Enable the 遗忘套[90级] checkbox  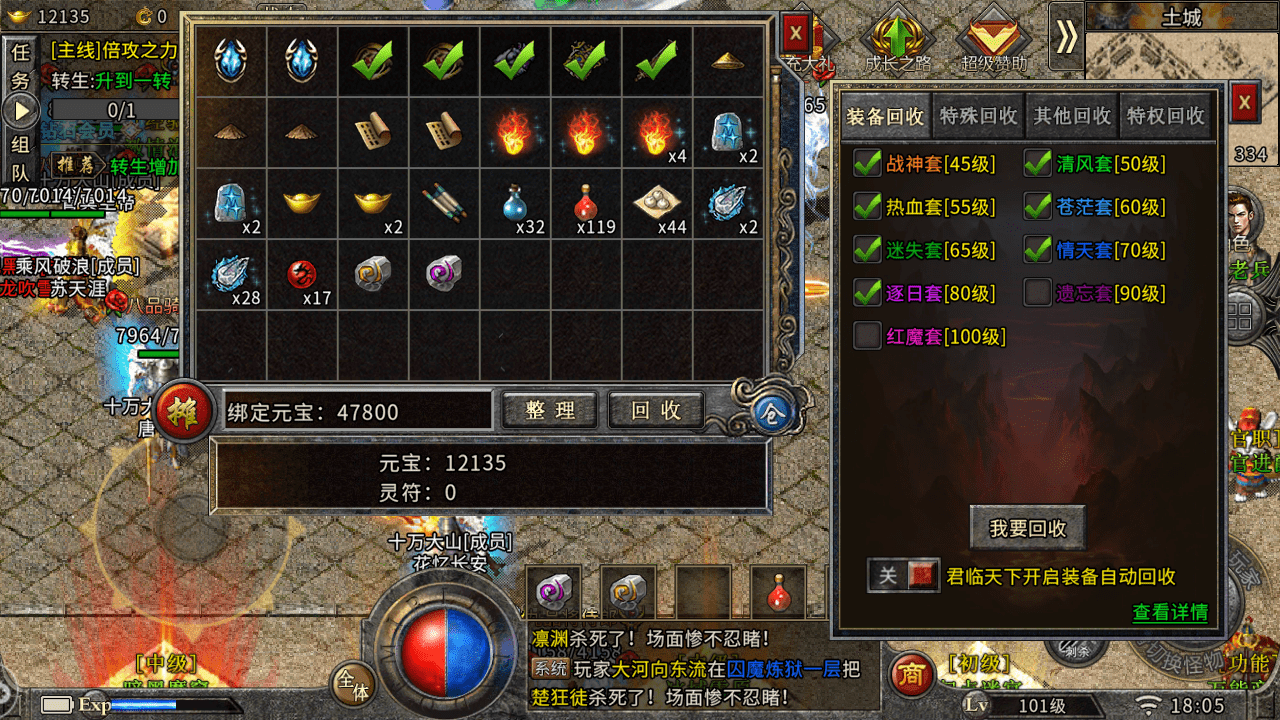1038,293
